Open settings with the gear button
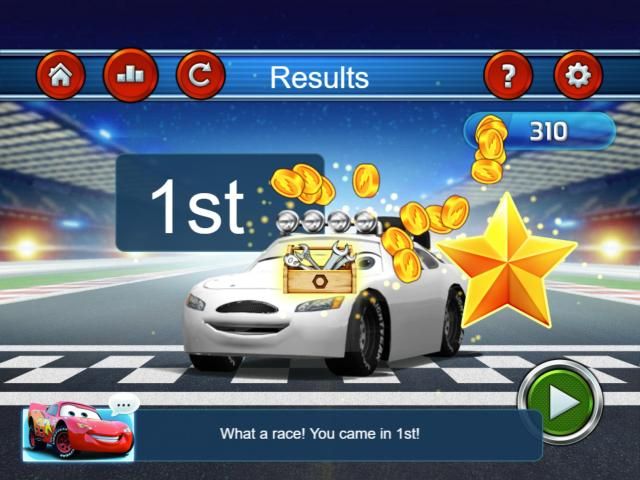Screen dimensions: 640x480 point(578,76)
